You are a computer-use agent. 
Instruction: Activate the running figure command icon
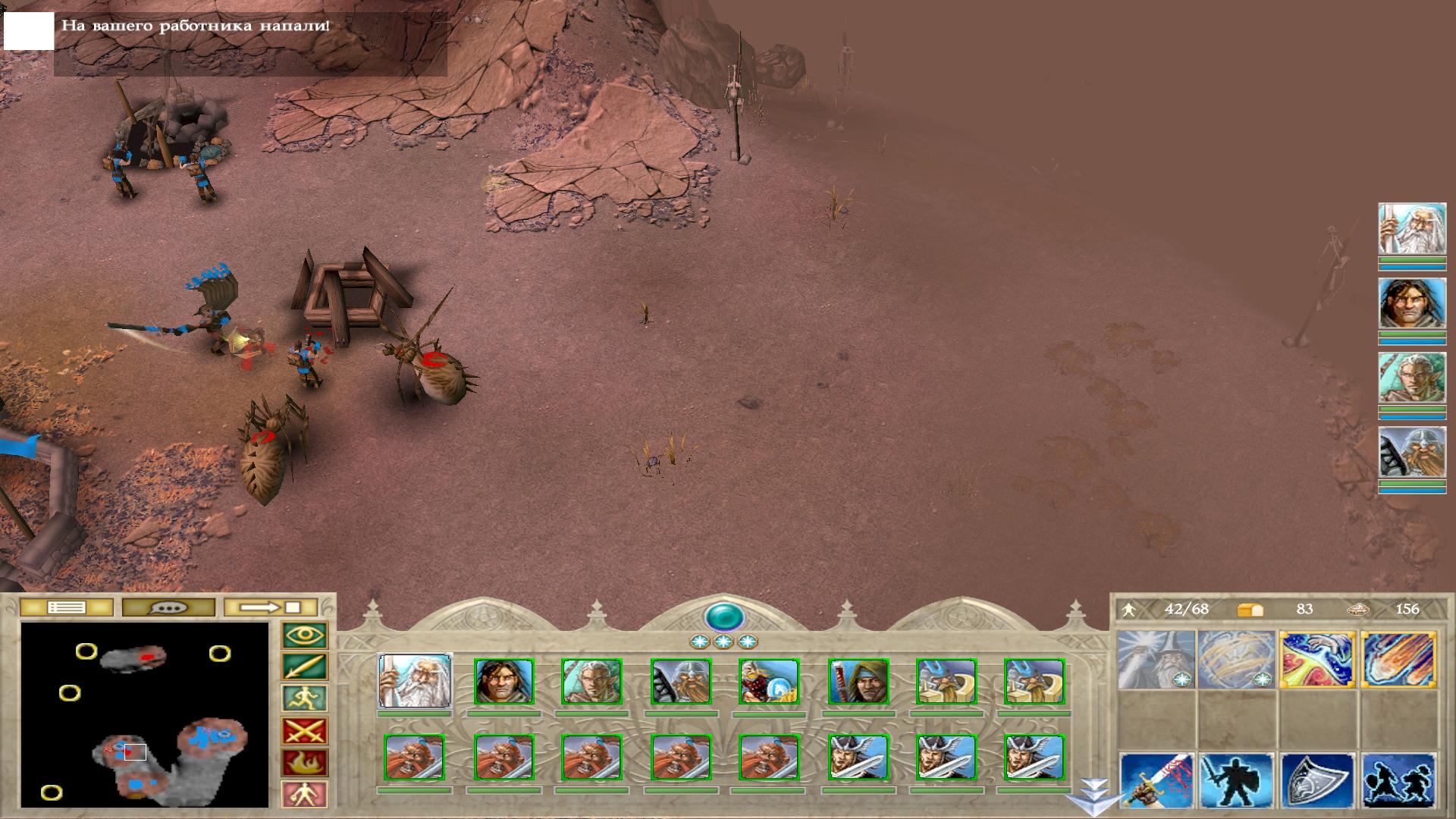[x=304, y=699]
